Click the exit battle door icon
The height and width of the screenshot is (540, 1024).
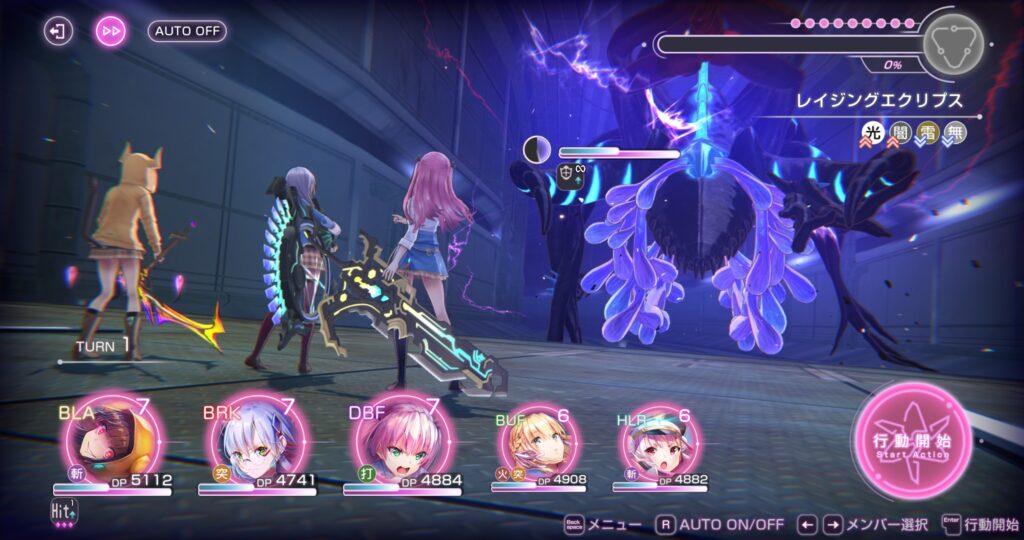59,31
